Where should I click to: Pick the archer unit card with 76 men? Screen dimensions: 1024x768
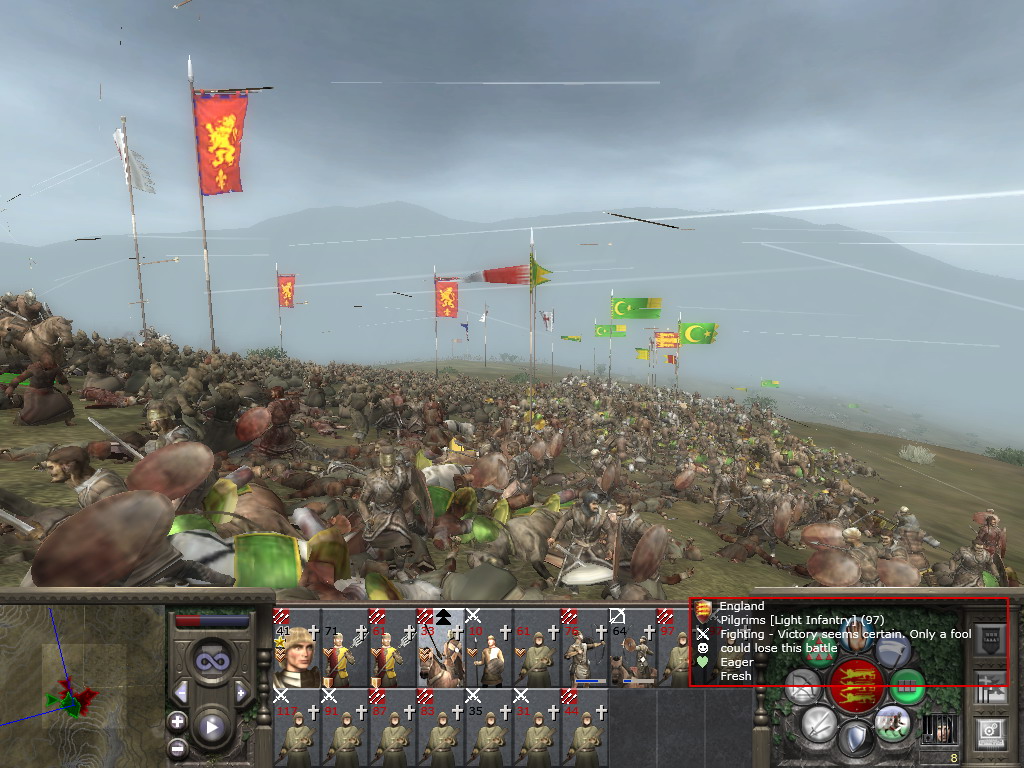pyautogui.click(x=584, y=648)
